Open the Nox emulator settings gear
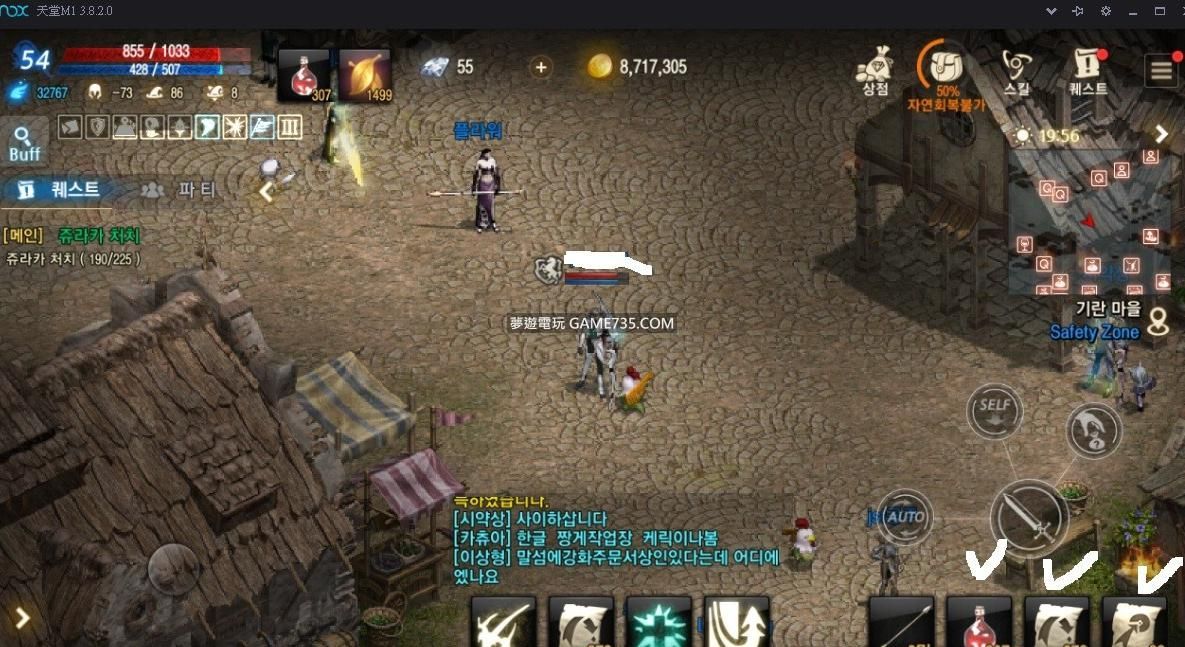The width and height of the screenshot is (1185, 647). point(1106,11)
